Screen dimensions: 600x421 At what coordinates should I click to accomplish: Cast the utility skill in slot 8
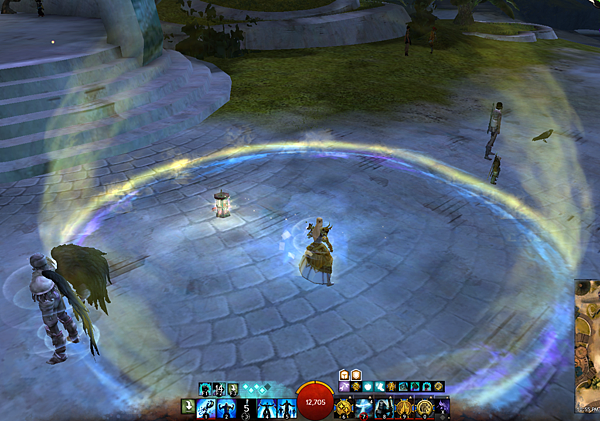point(383,407)
